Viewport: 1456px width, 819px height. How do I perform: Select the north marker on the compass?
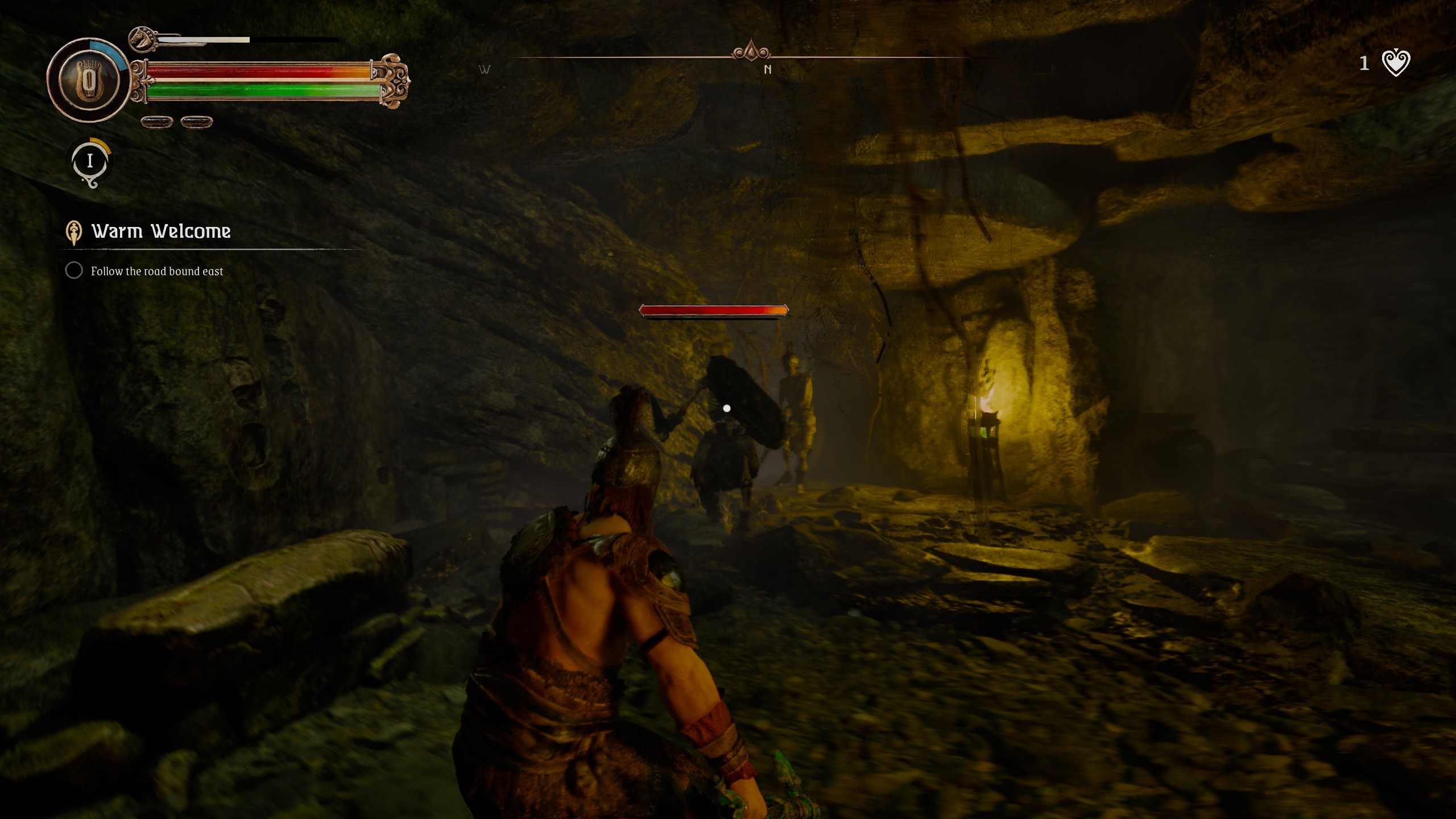point(767,69)
